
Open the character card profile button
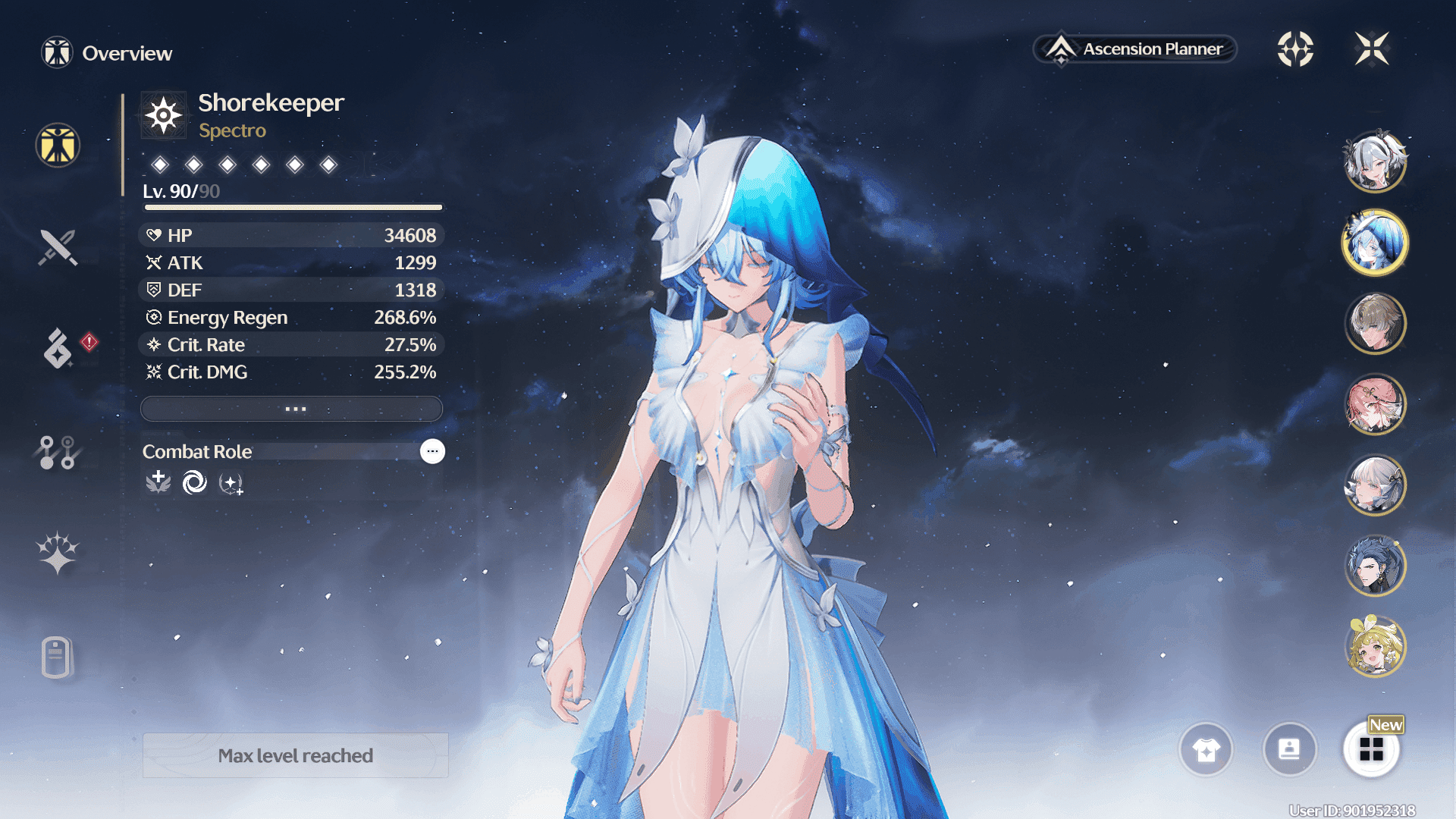pyautogui.click(x=1289, y=750)
